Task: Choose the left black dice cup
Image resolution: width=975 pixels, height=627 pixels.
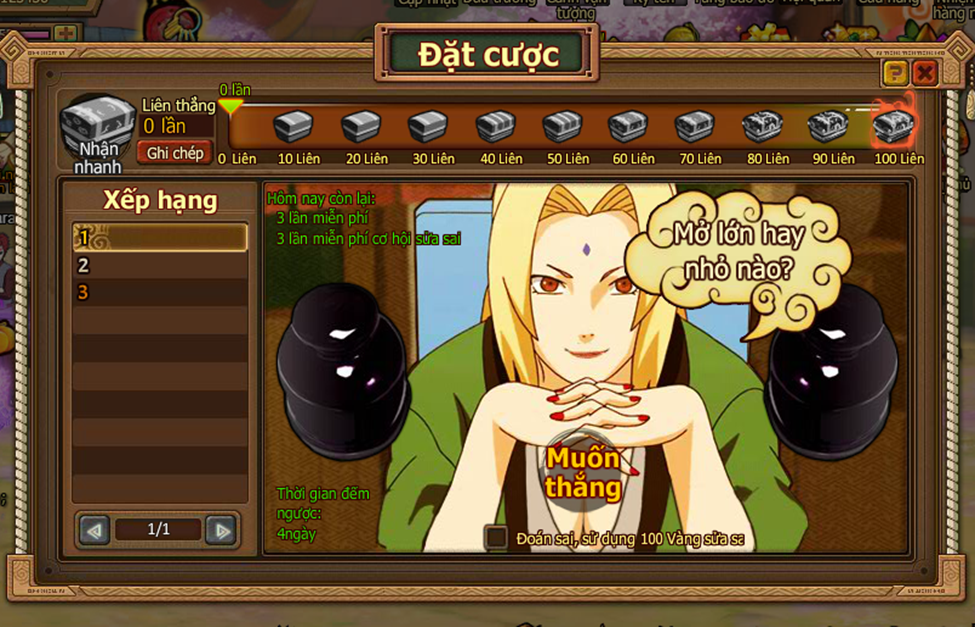Action: pos(342,369)
